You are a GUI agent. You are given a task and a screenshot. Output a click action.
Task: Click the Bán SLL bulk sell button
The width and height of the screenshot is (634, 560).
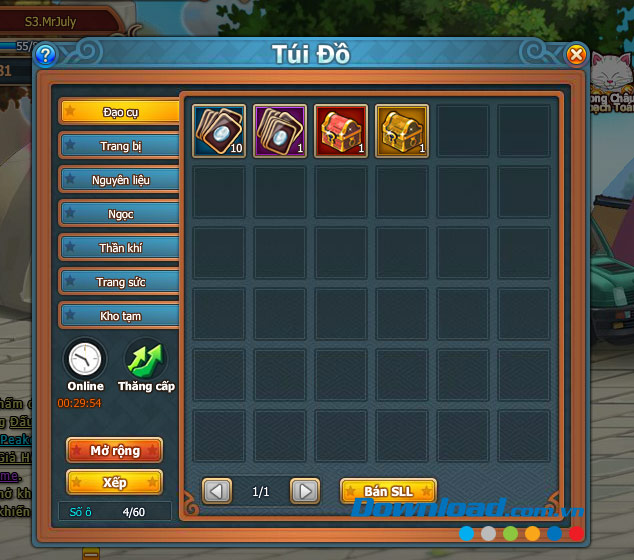click(x=388, y=491)
